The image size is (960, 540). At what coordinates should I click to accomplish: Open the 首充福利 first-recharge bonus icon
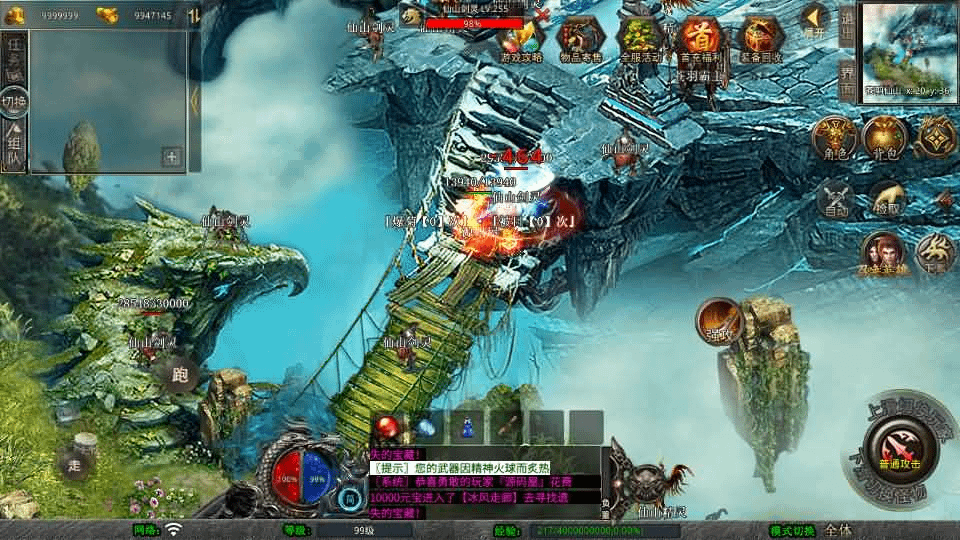click(x=699, y=40)
